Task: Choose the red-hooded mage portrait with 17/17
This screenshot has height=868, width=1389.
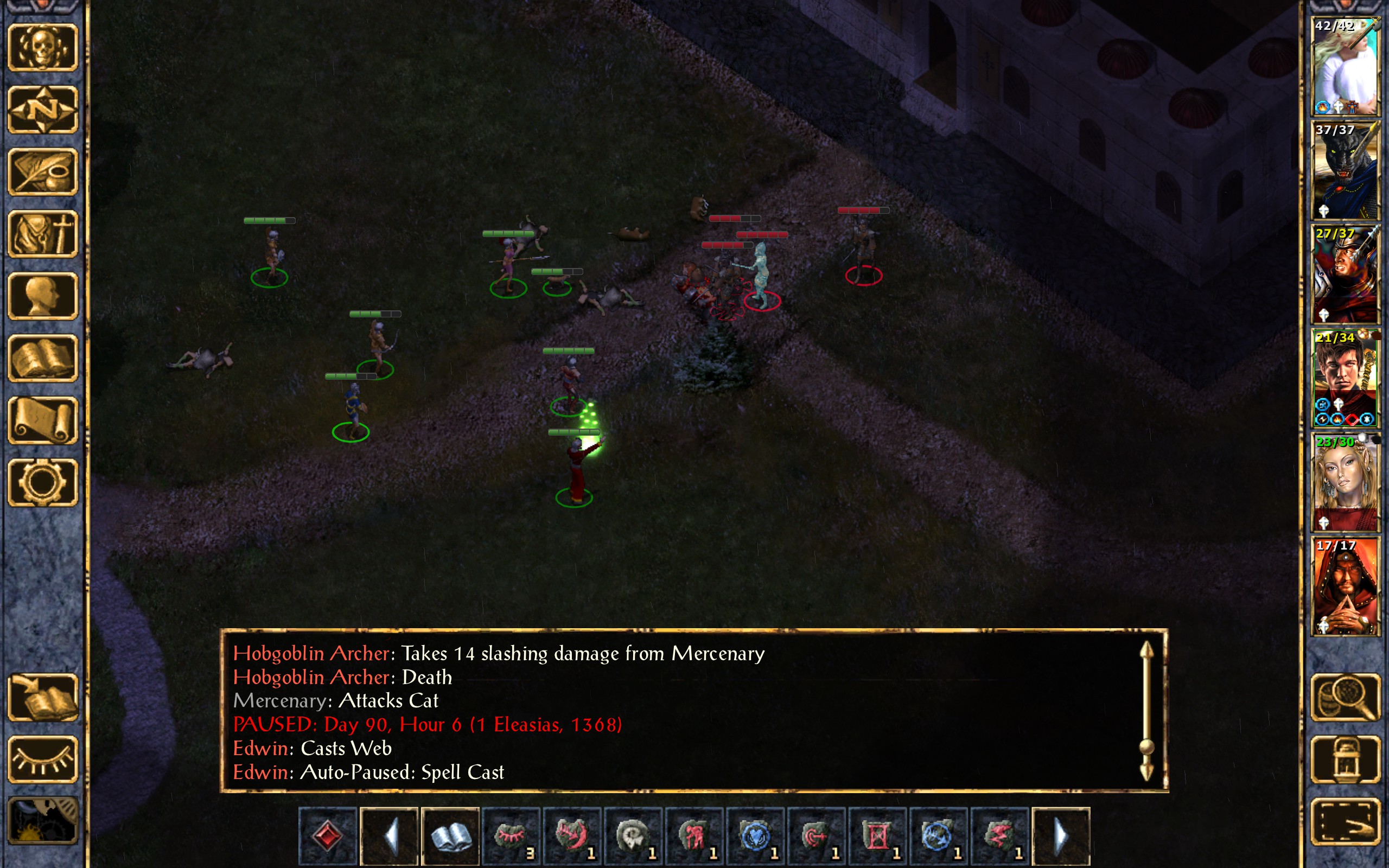Action: 1345,585
